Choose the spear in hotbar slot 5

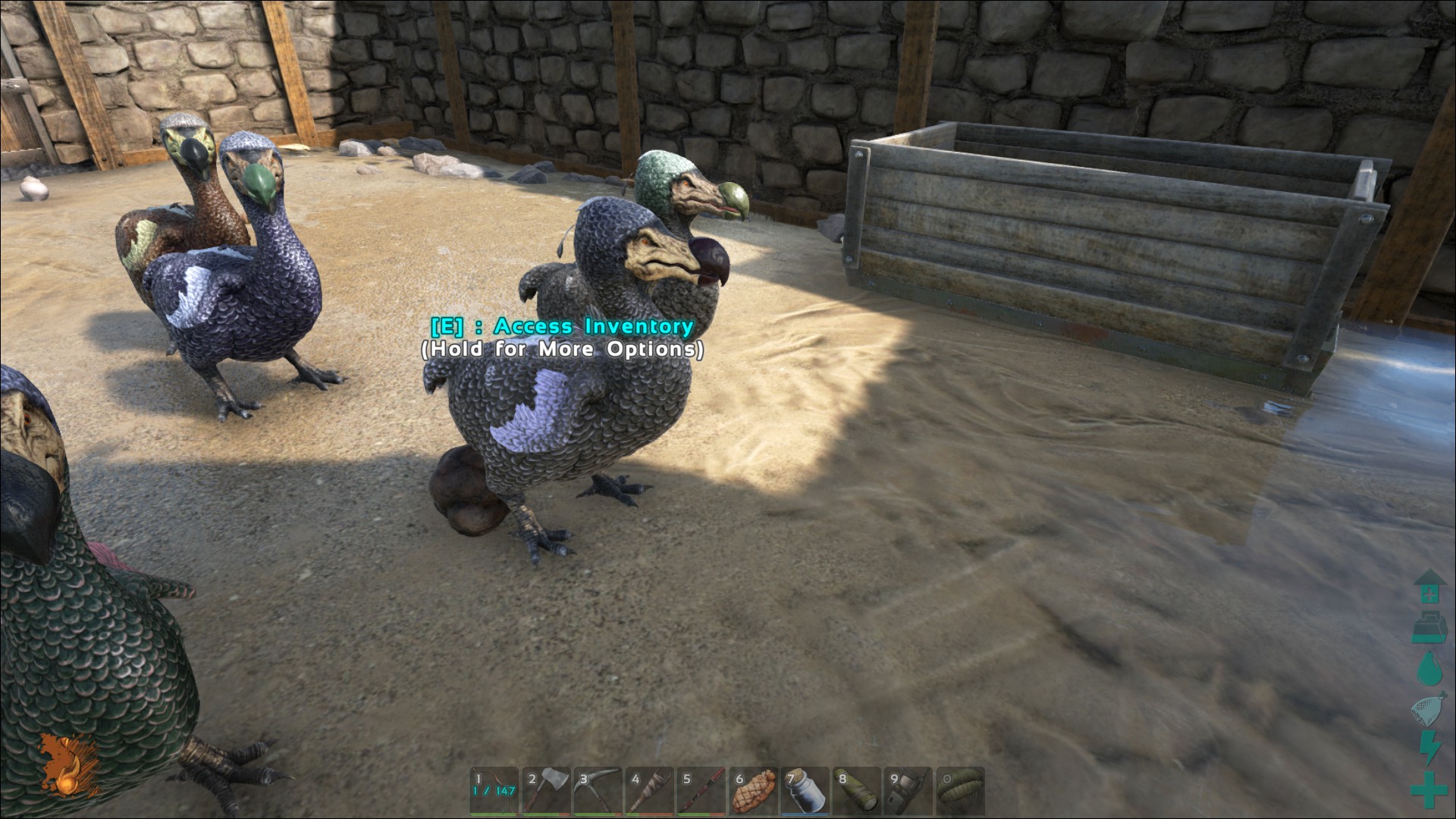(x=701, y=791)
